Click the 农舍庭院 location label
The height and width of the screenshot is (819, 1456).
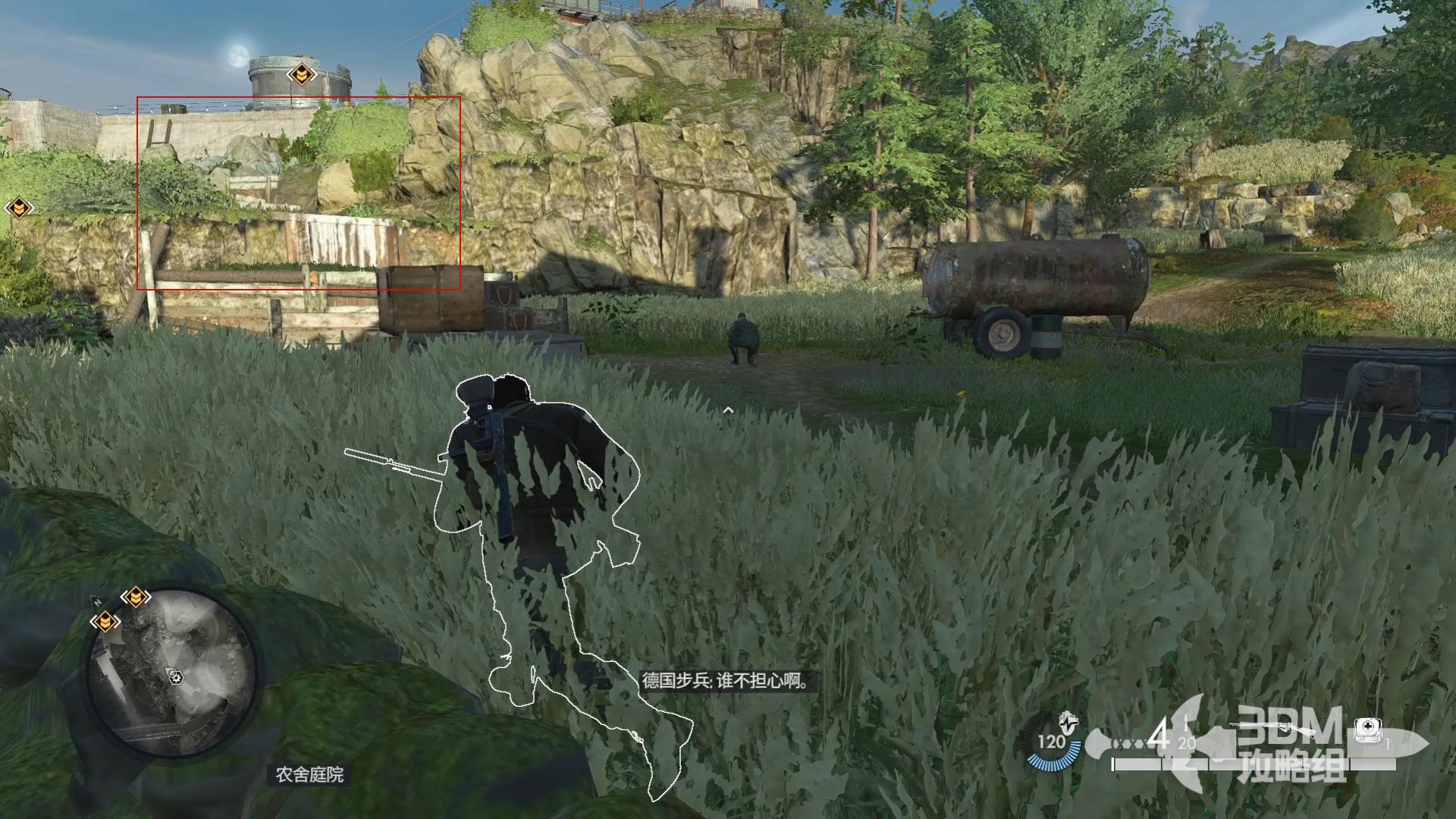[x=309, y=774]
